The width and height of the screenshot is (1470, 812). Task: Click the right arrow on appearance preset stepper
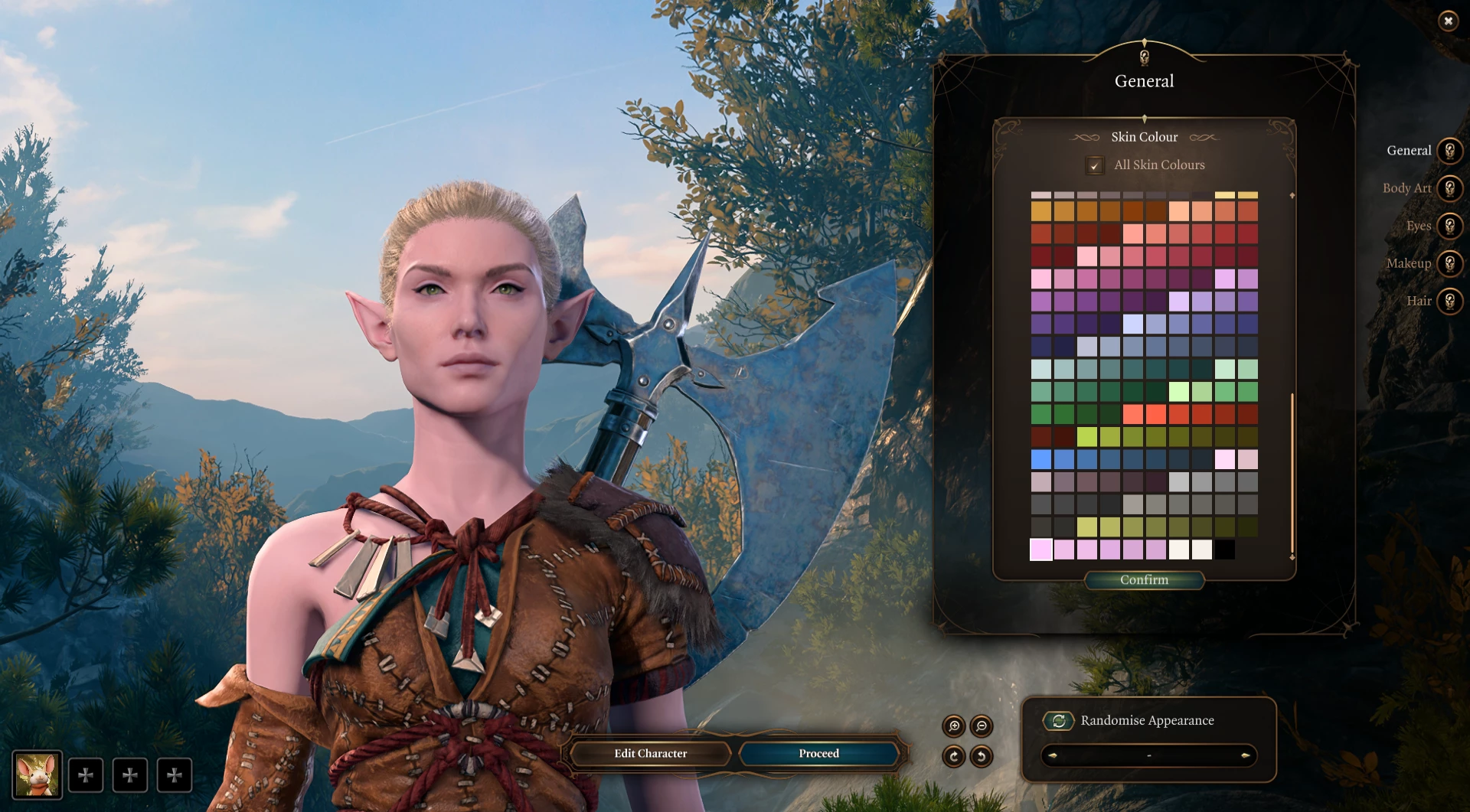coord(1245,756)
